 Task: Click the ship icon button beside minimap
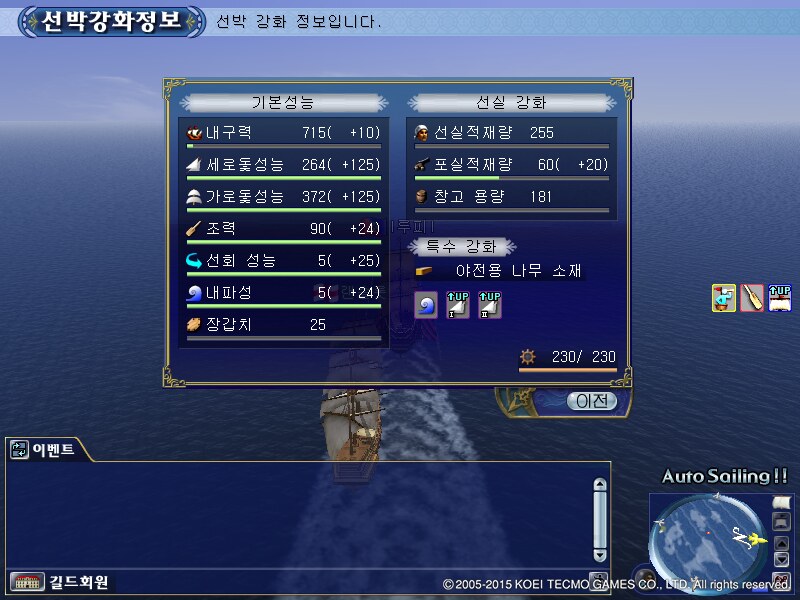click(782, 521)
